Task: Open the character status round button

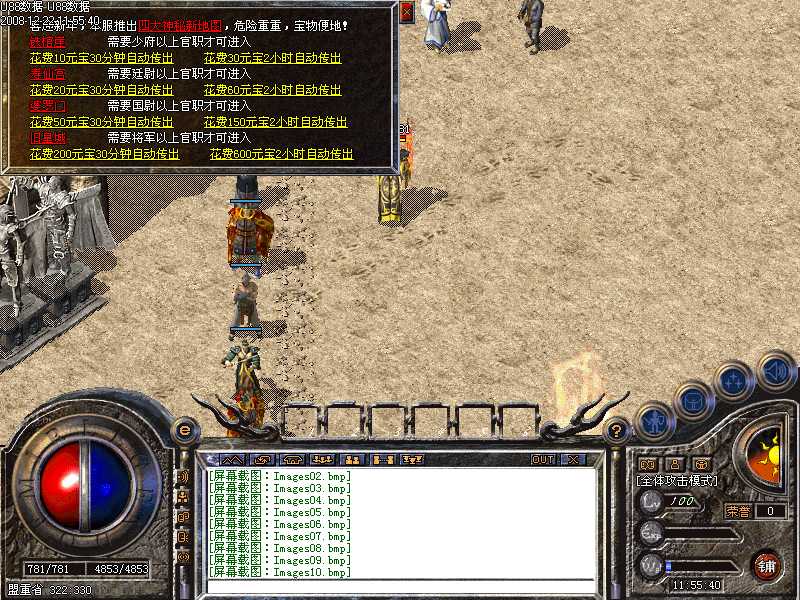Action: pyautogui.click(x=653, y=420)
